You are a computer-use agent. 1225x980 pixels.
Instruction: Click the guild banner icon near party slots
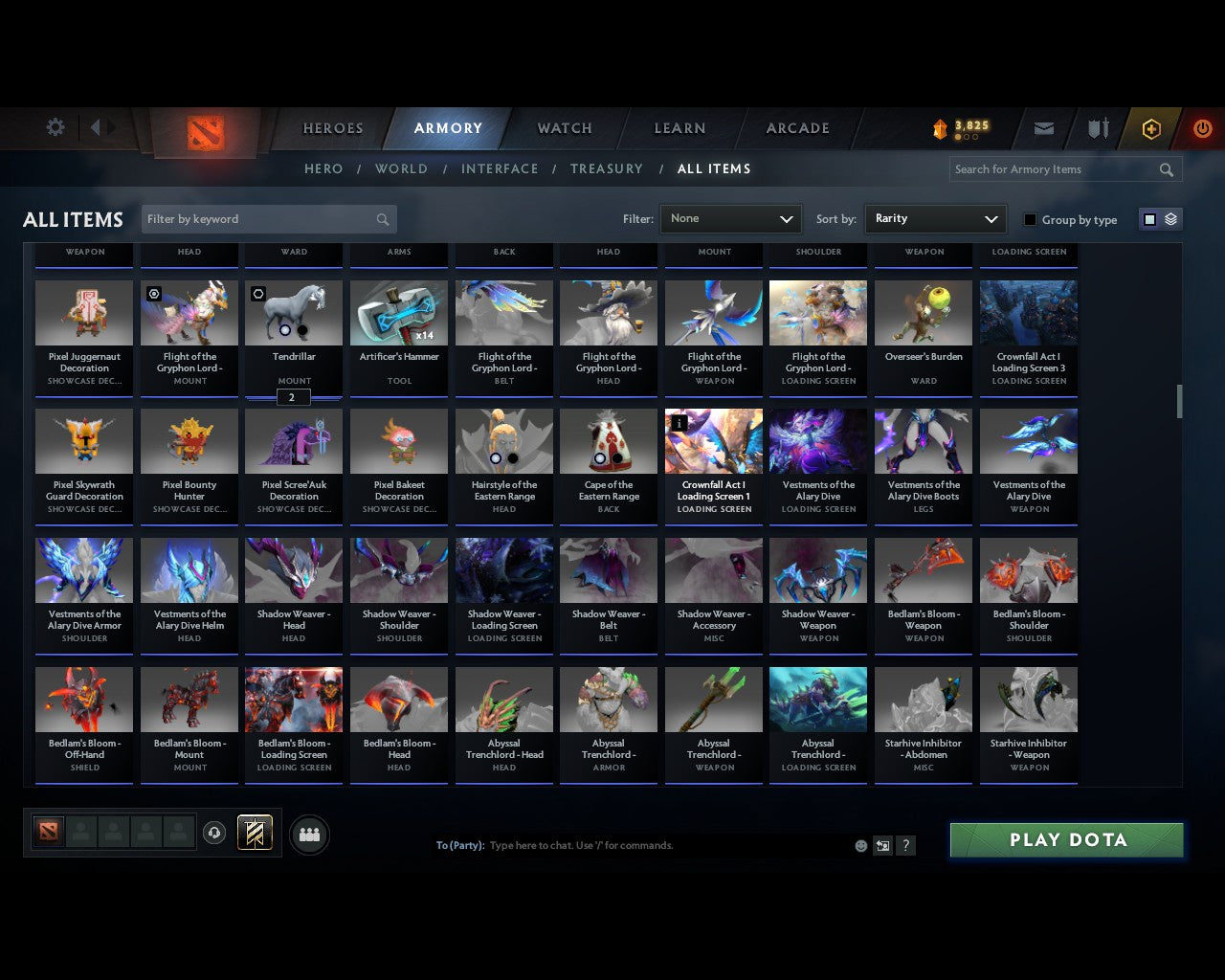pyautogui.click(x=255, y=833)
